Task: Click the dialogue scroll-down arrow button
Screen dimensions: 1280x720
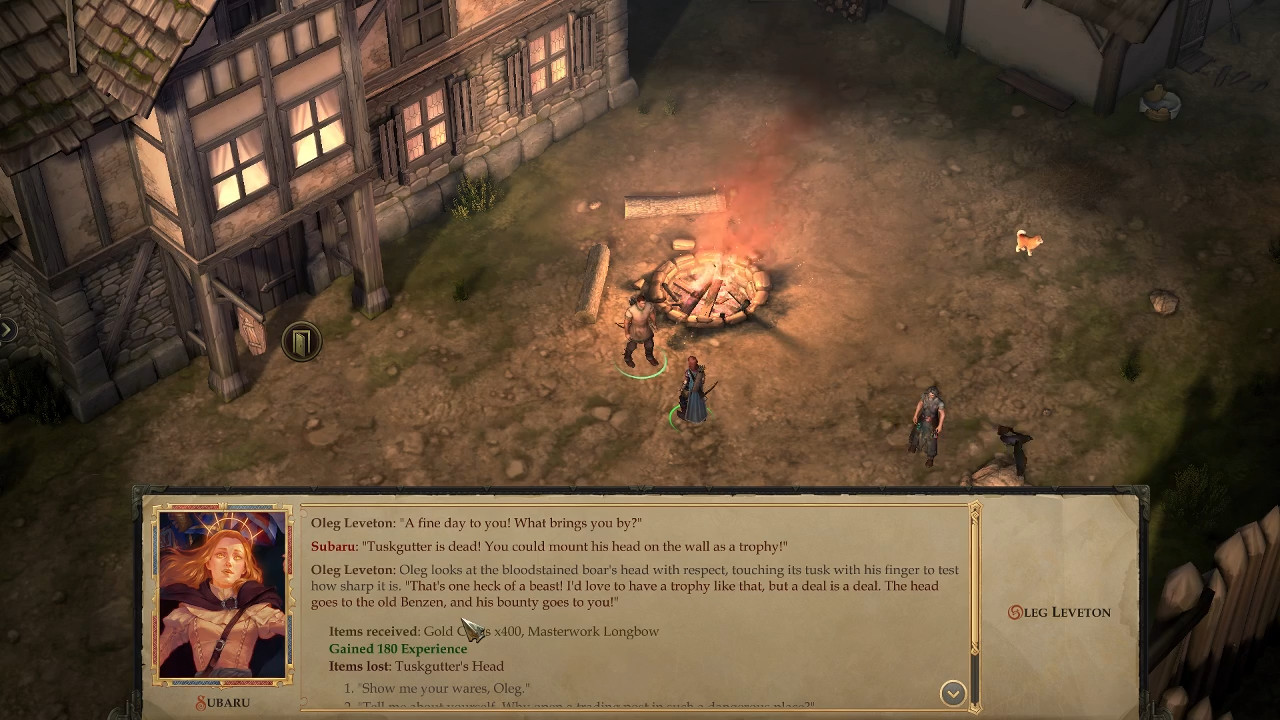Action: 953,693
